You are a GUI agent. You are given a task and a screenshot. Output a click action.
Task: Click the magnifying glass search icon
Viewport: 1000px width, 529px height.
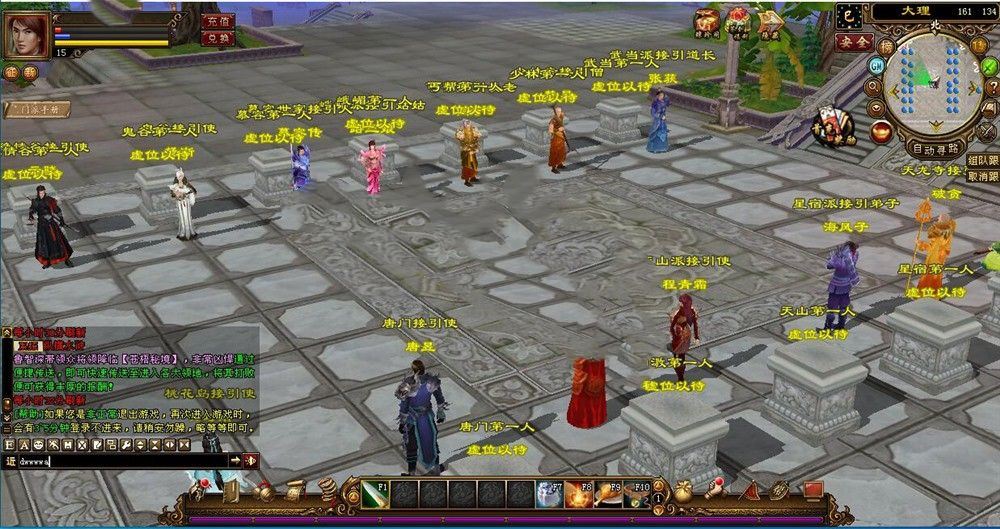(872, 85)
